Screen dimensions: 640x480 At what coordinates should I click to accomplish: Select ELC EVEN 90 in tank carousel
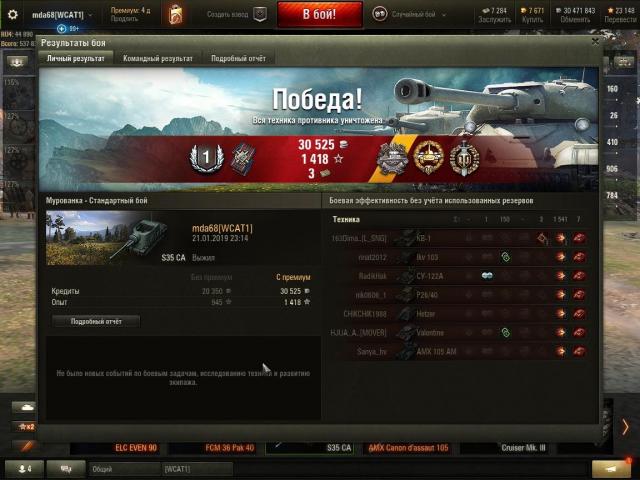[136, 448]
